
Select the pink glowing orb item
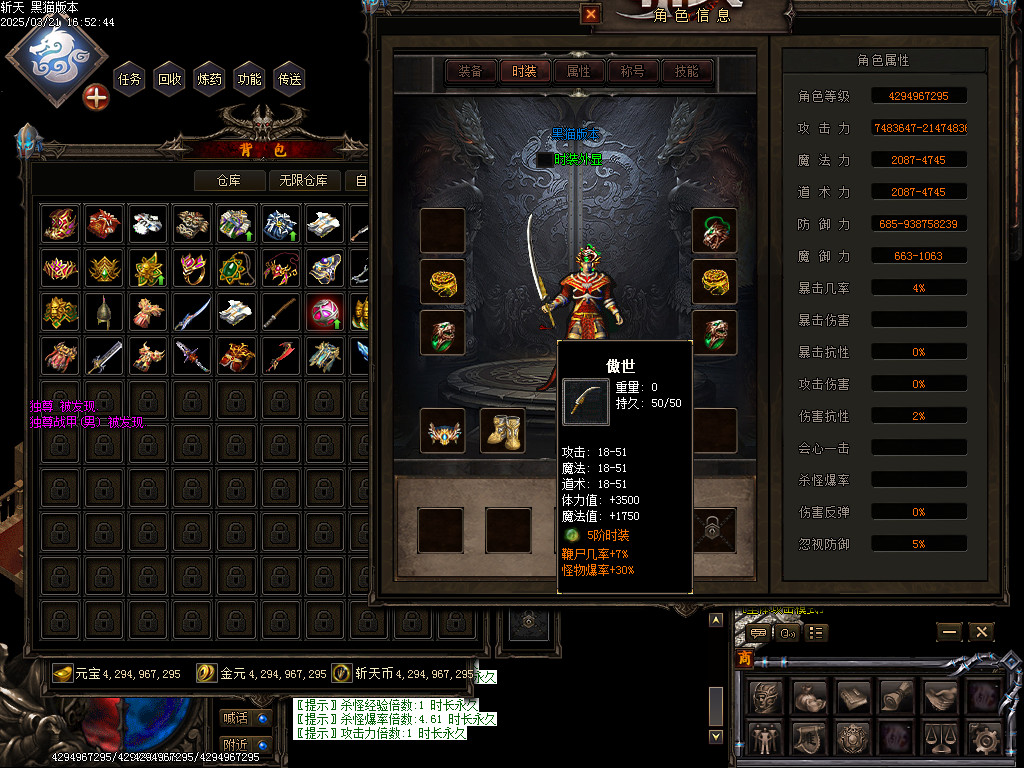coord(325,312)
